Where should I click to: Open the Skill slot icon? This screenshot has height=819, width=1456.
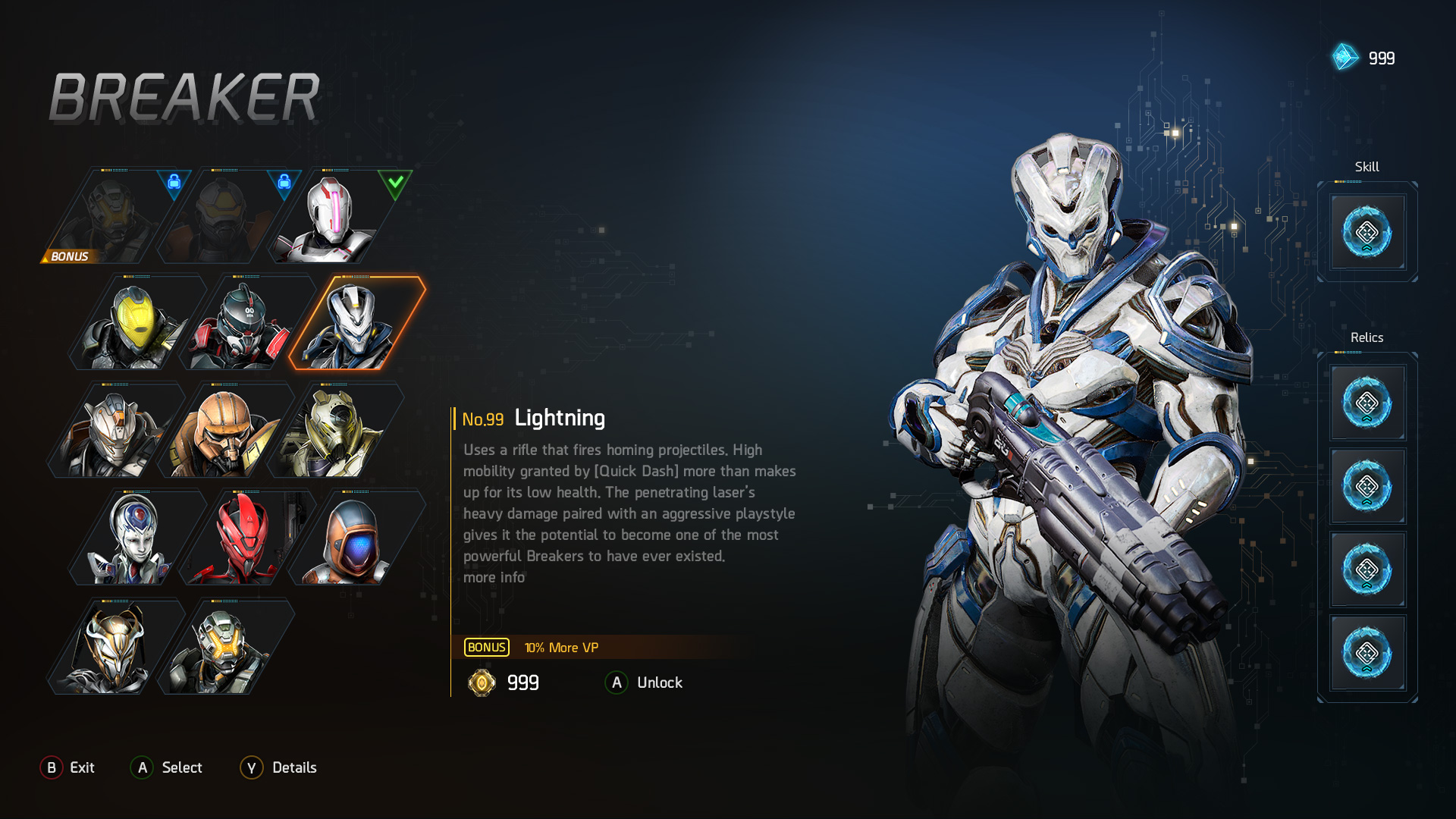pyautogui.click(x=1367, y=232)
